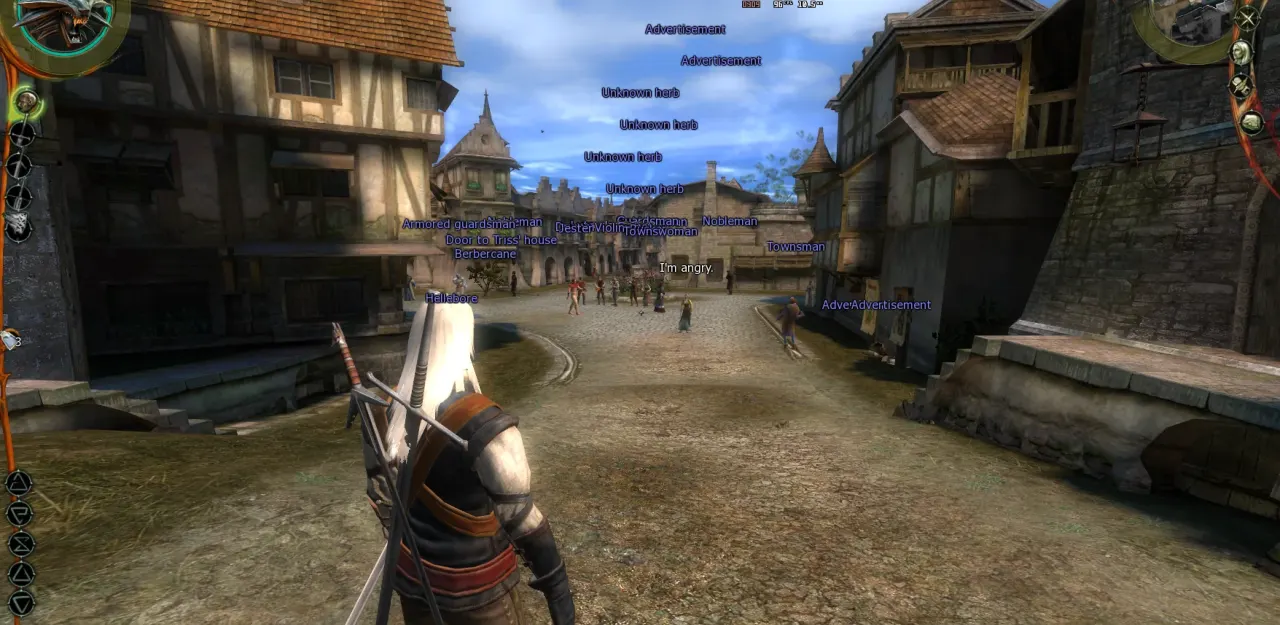Choose the sign with triangle and inner line

coord(19,483)
